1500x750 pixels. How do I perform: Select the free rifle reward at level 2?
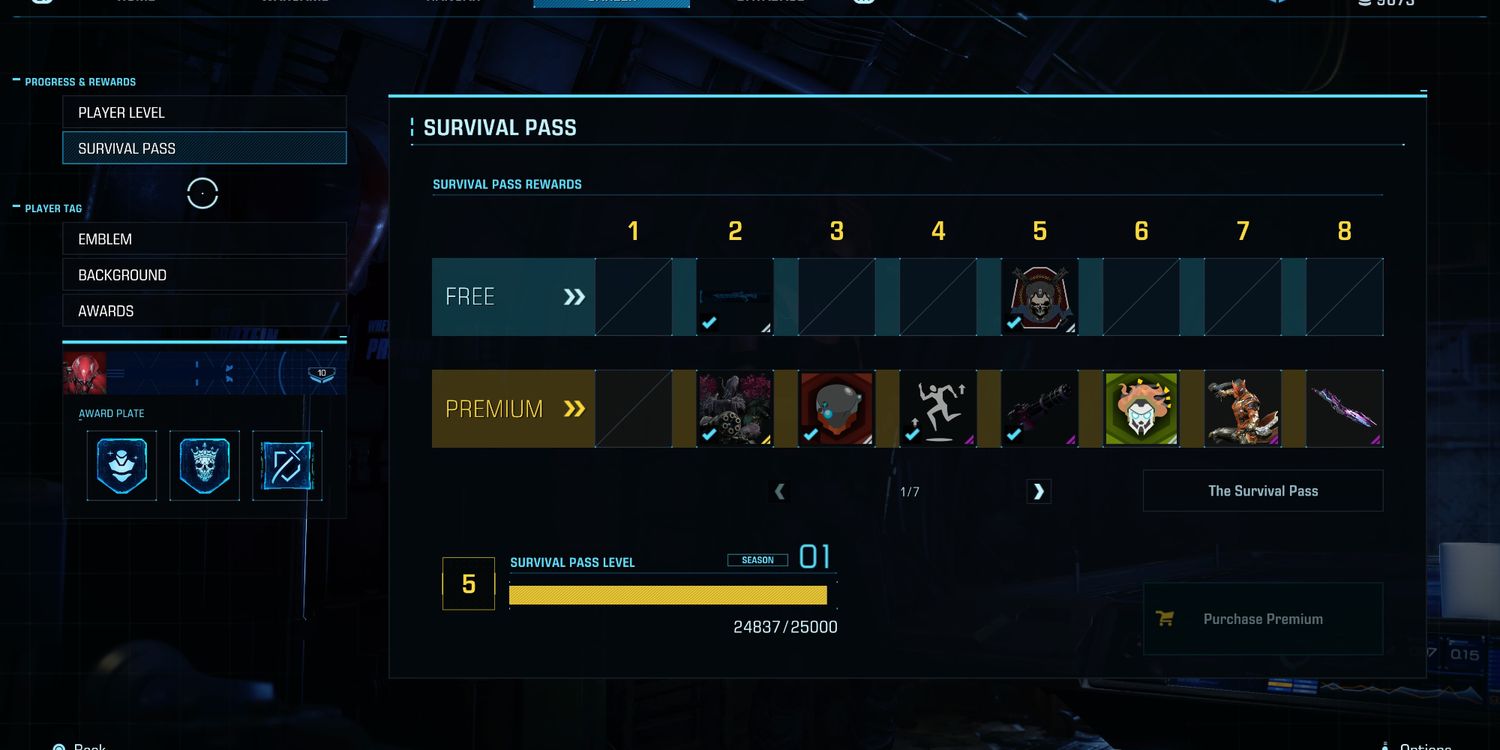pyautogui.click(x=735, y=297)
